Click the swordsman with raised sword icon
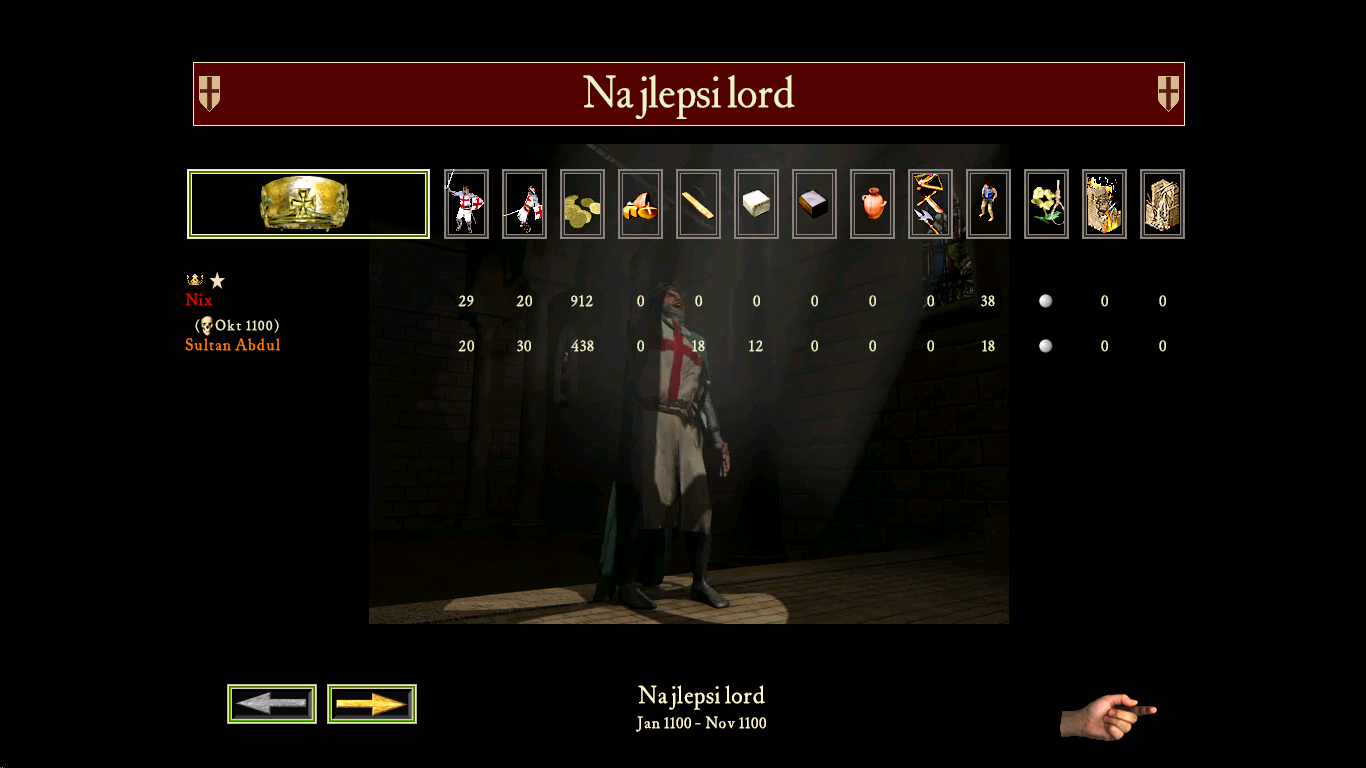Viewport: 1366px width, 768px height. [x=466, y=204]
